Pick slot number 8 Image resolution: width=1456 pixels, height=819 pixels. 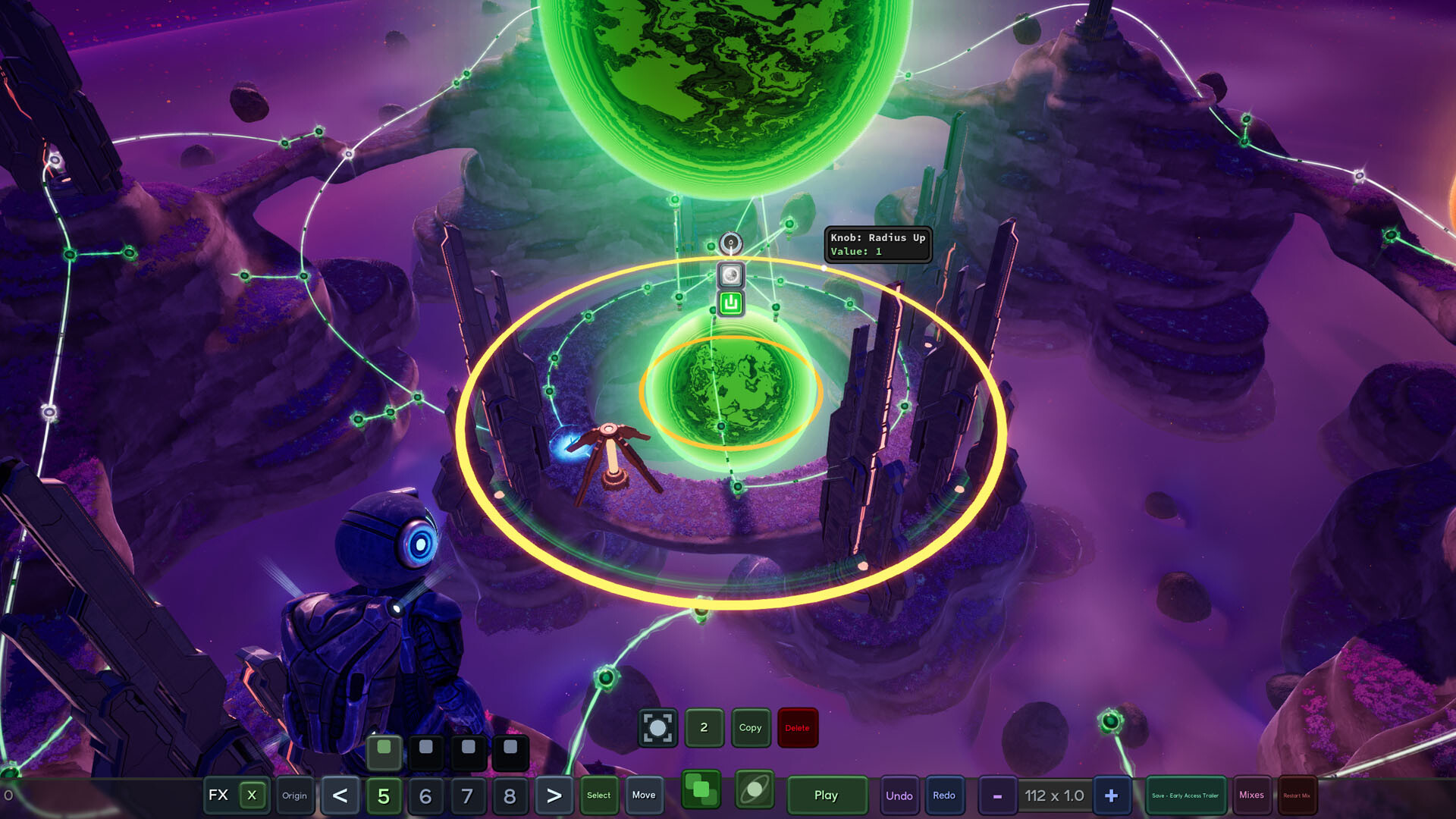tap(510, 795)
